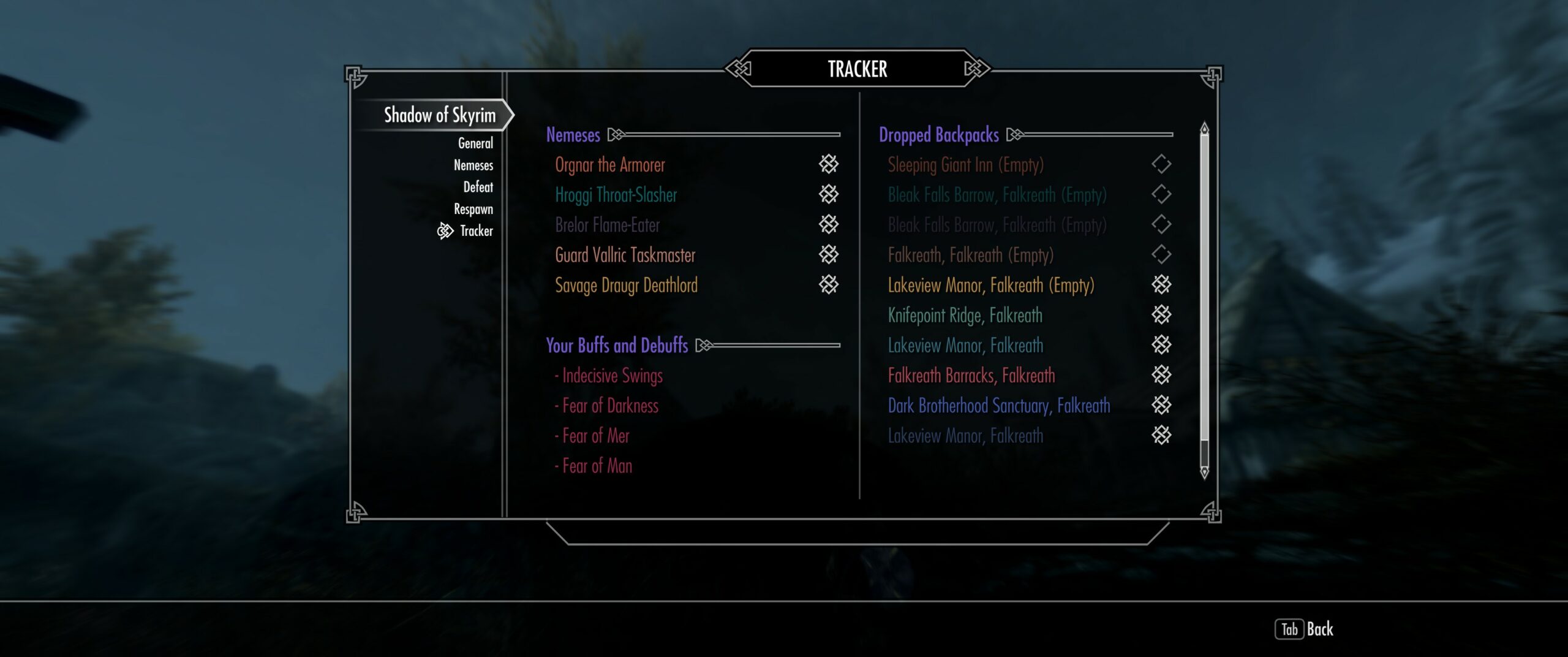This screenshot has height=657, width=1568.
Task: Toggle tracking for Hroggi Throat-Slasher
Action: tap(828, 194)
